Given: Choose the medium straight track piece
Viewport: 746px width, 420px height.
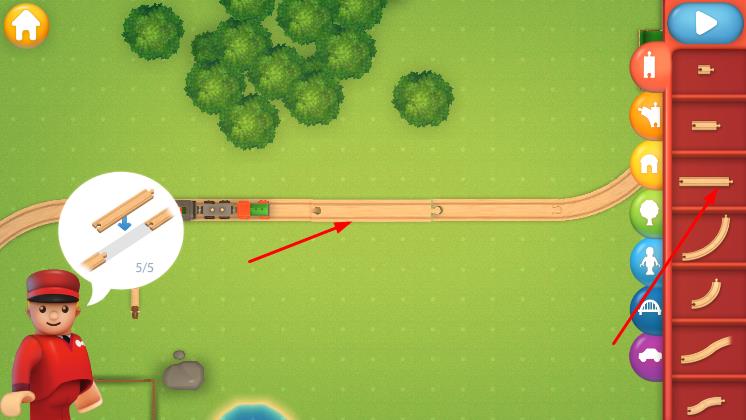Looking at the screenshot, I should point(706,125).
